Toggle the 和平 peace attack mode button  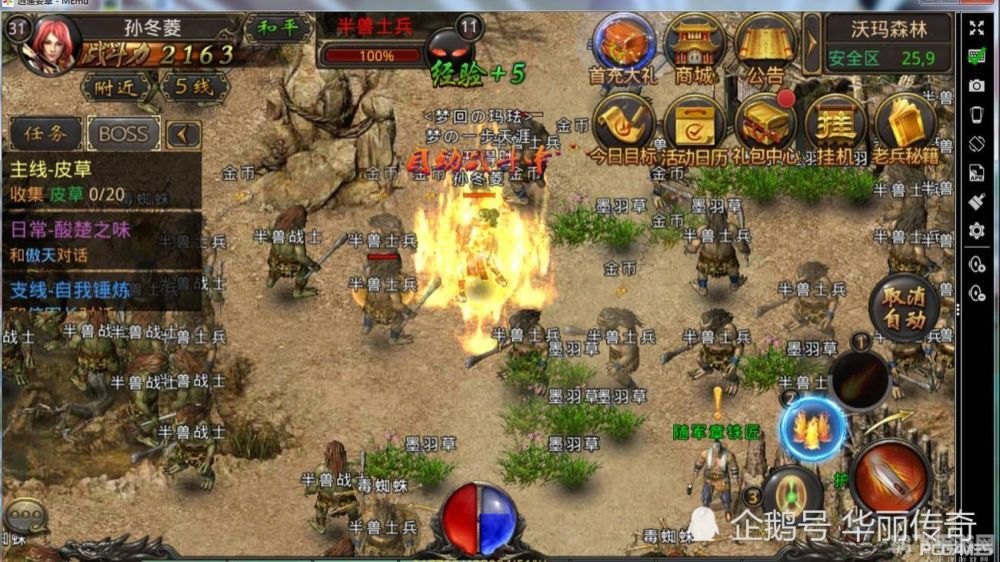coord(278,27)
